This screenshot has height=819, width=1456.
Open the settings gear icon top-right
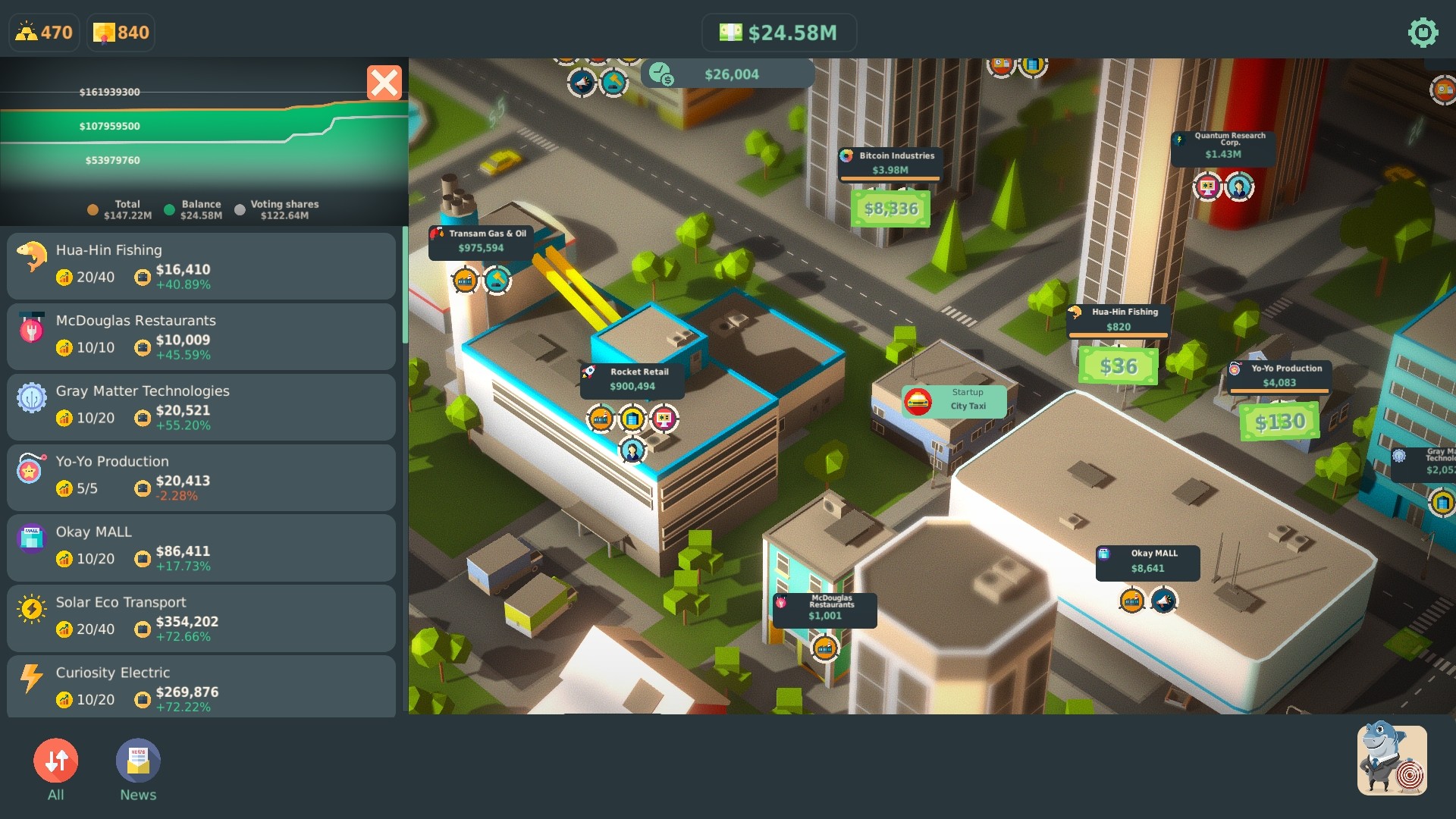[x=1421, y=33]
